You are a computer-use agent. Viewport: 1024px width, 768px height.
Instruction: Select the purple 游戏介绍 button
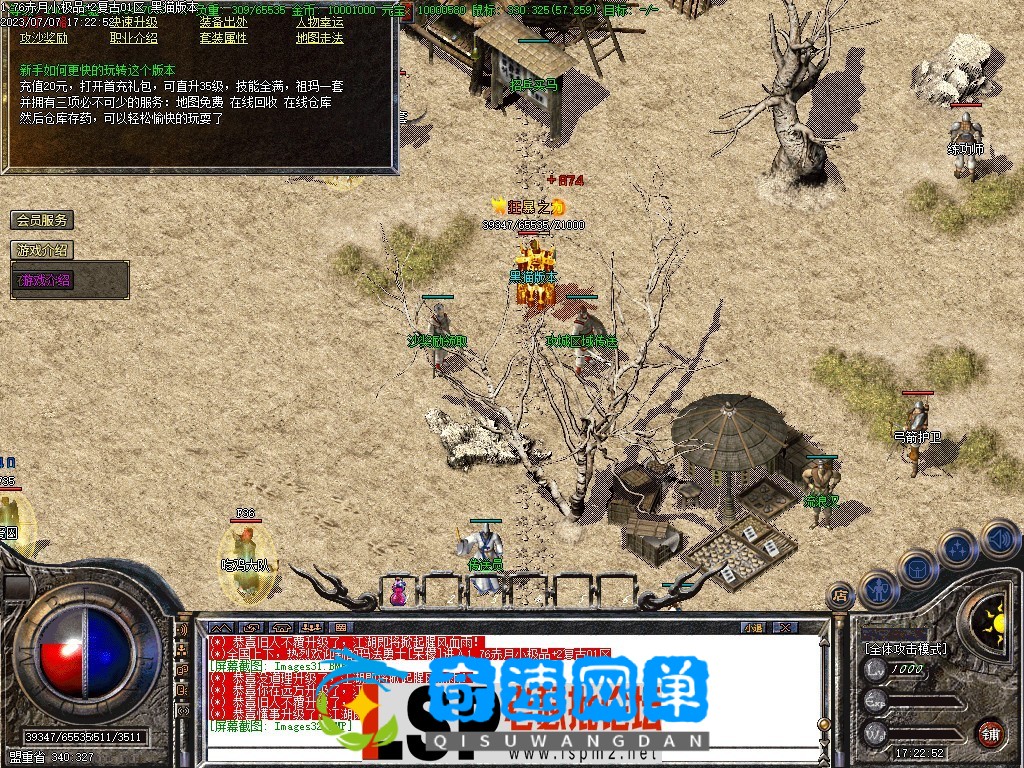click(x=45, y=281)
